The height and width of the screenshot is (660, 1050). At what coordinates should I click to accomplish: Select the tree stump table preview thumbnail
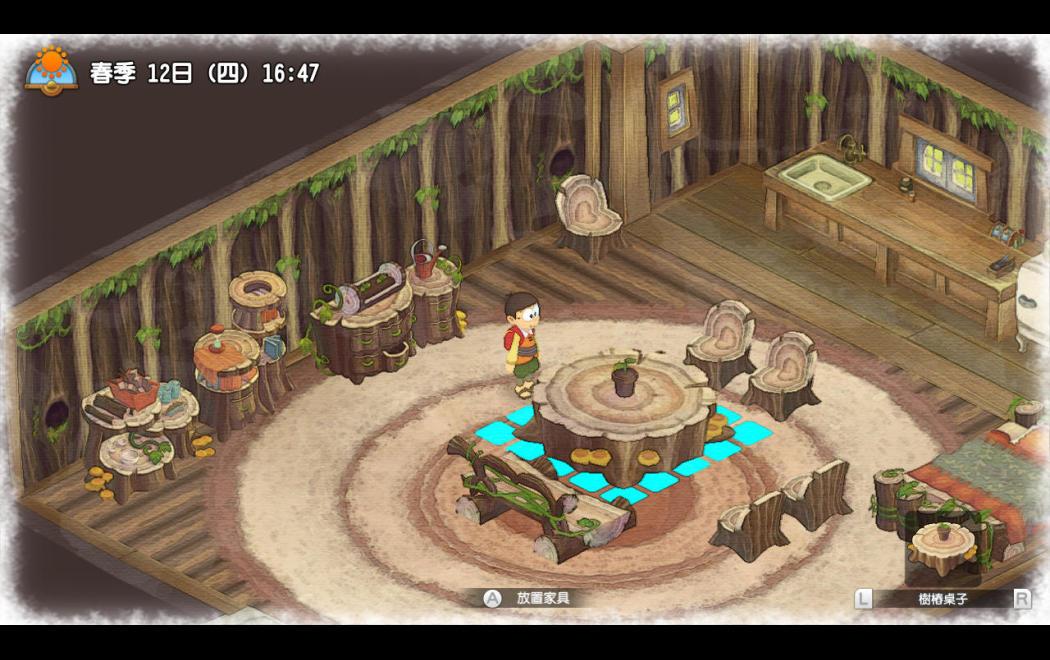(x=943, y=547)
